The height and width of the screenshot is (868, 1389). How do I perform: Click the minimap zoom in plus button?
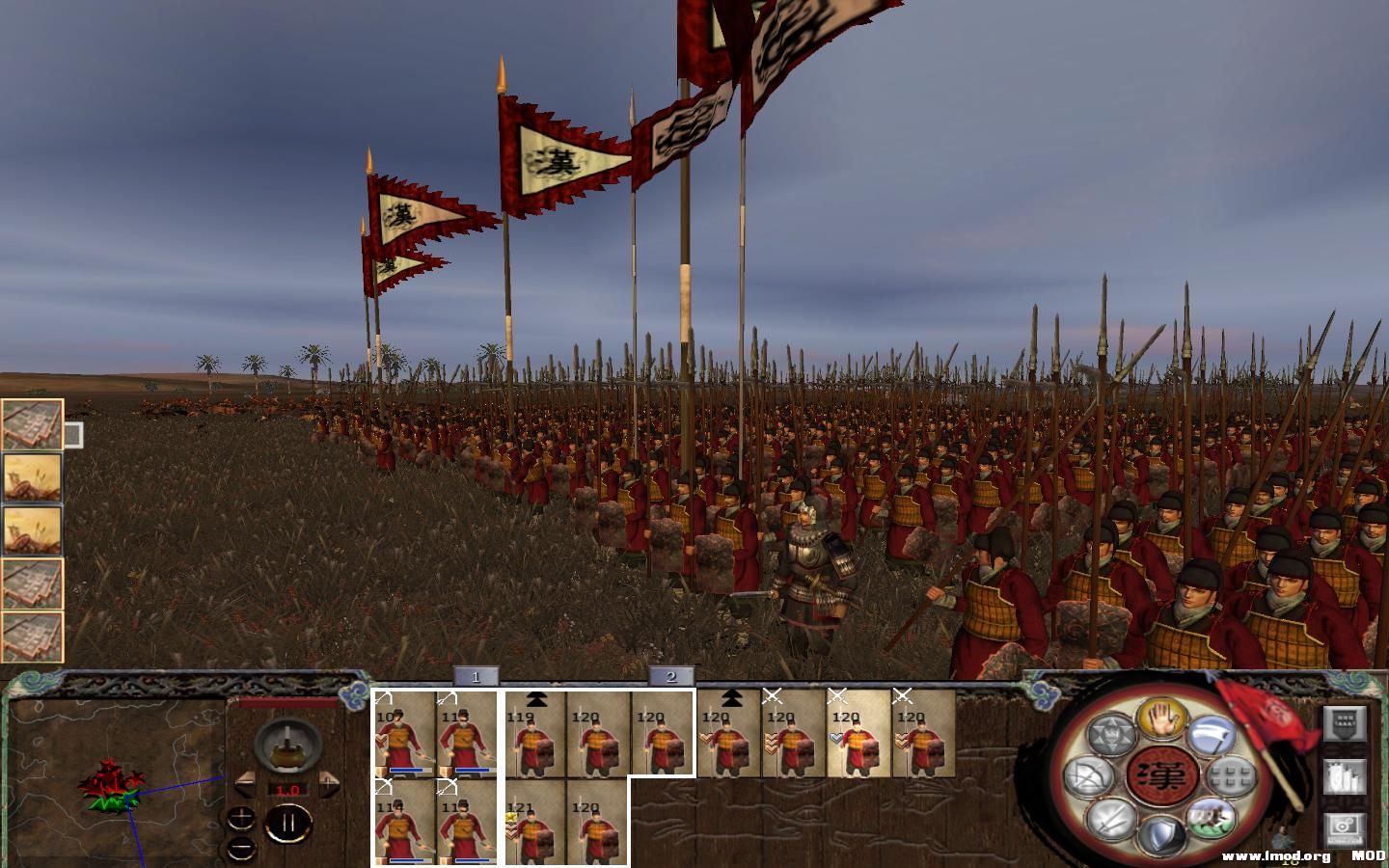pos(241,815)
